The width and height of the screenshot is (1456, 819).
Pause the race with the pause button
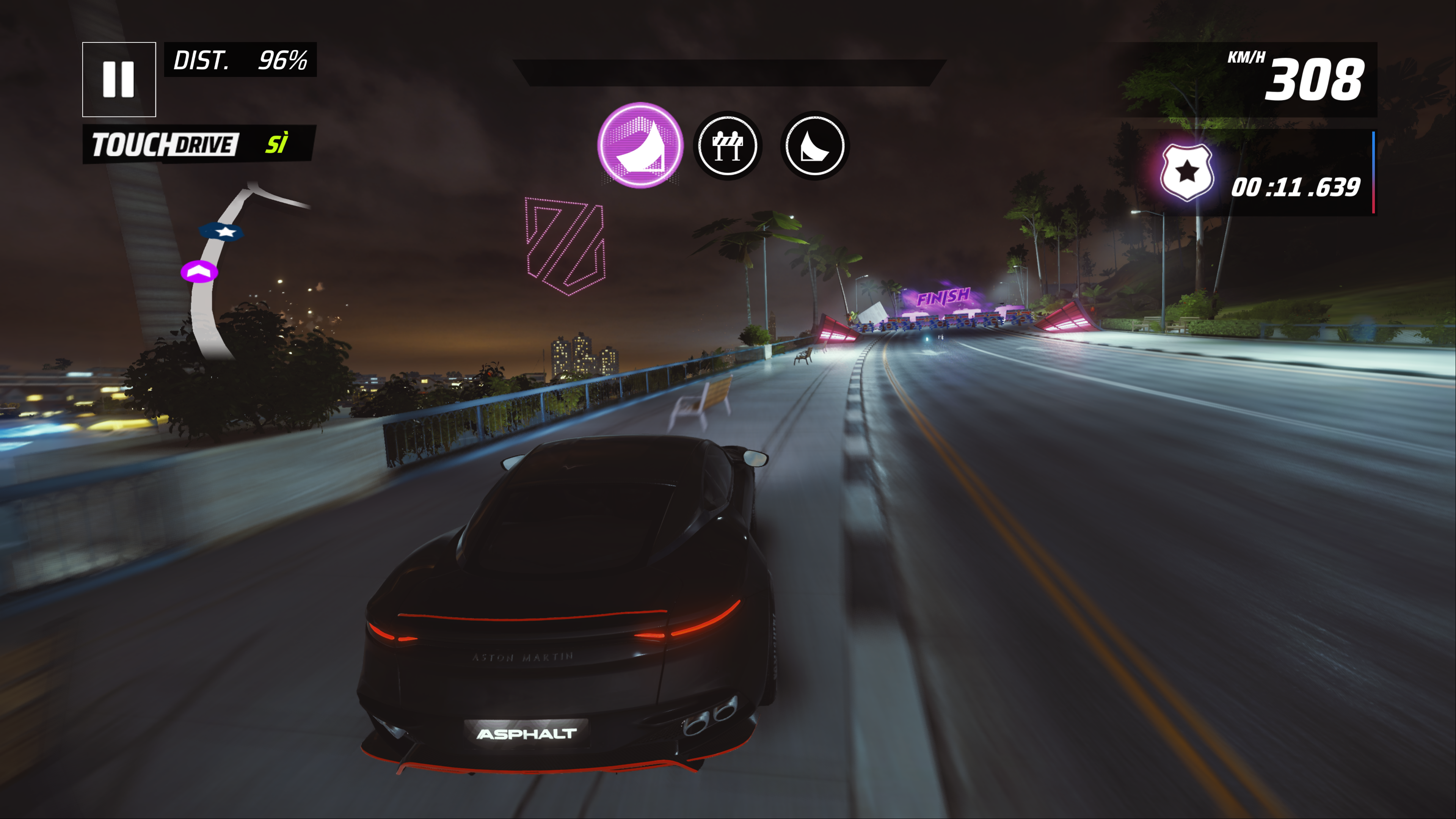tap(119, 79)
